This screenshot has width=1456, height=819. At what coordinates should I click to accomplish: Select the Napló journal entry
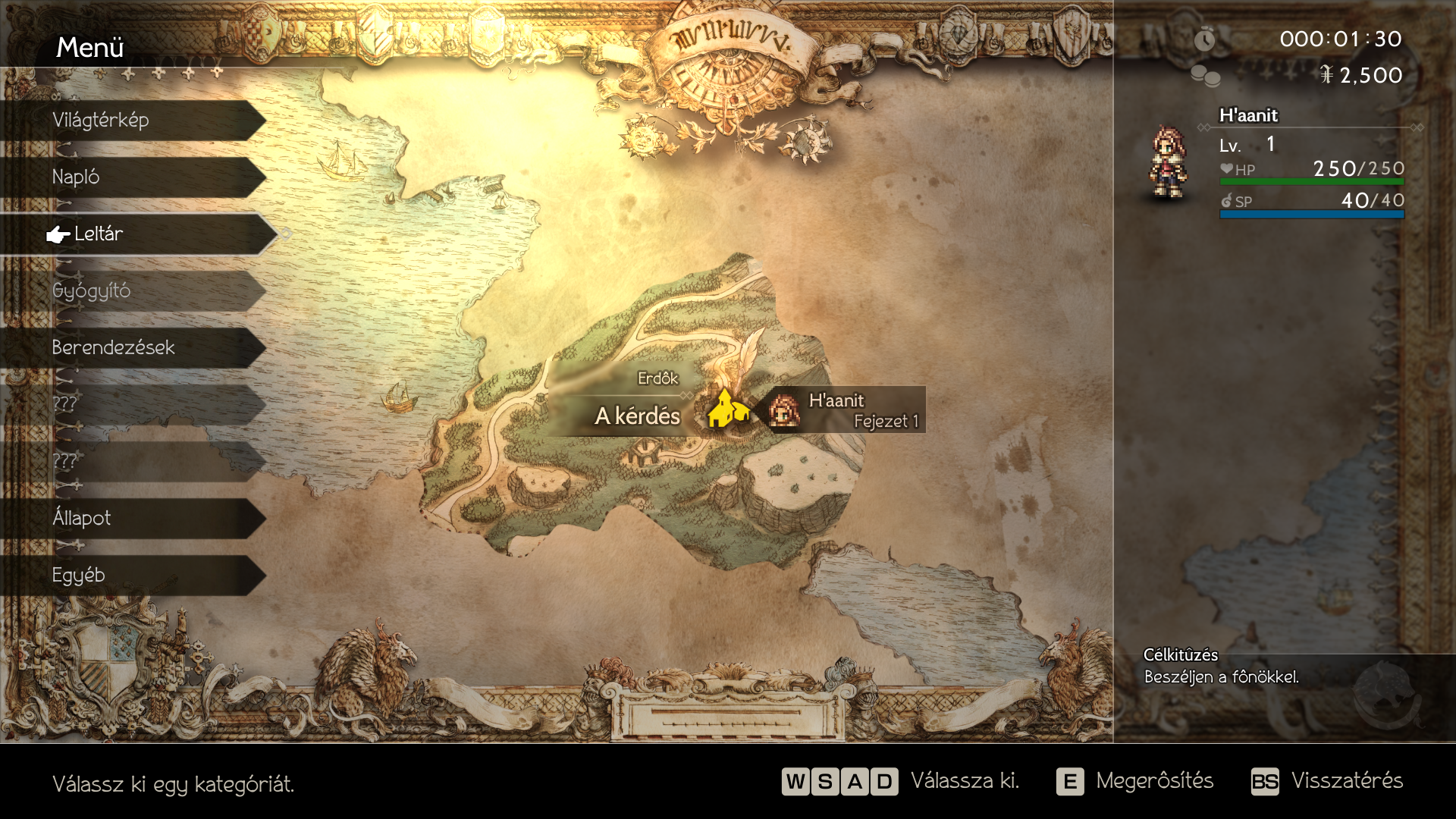[133, 177]
